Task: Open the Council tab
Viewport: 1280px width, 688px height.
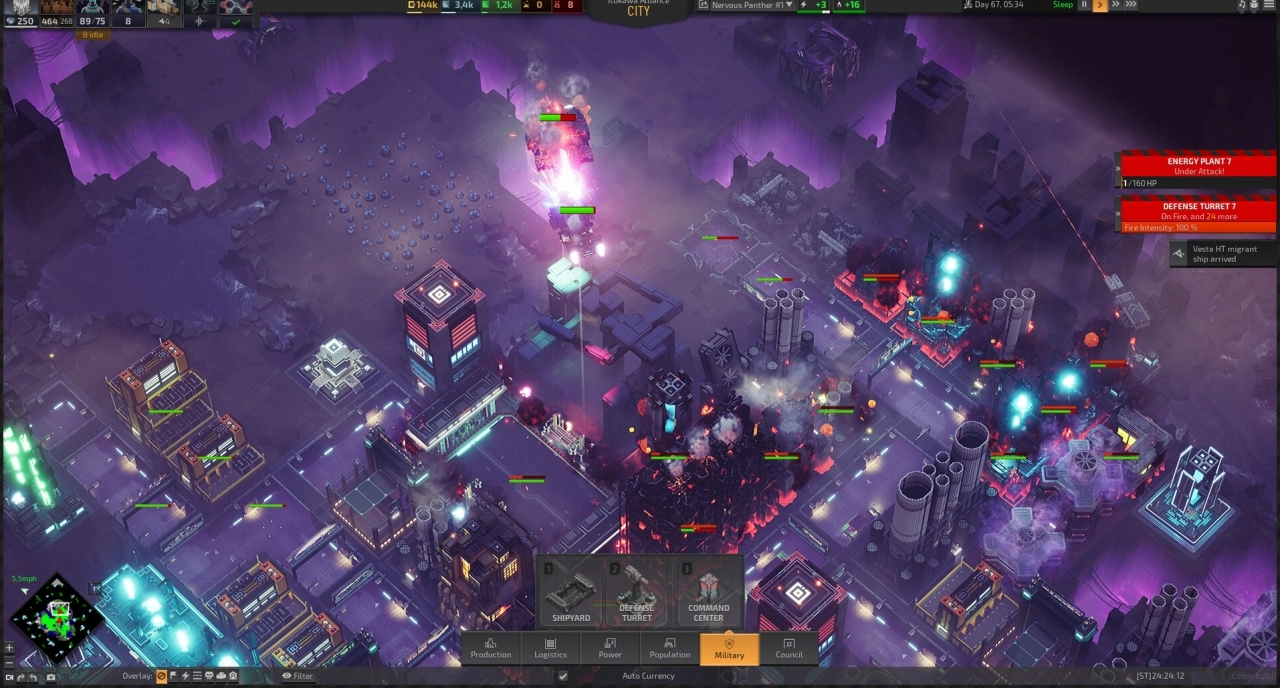Action: [789, 649]
